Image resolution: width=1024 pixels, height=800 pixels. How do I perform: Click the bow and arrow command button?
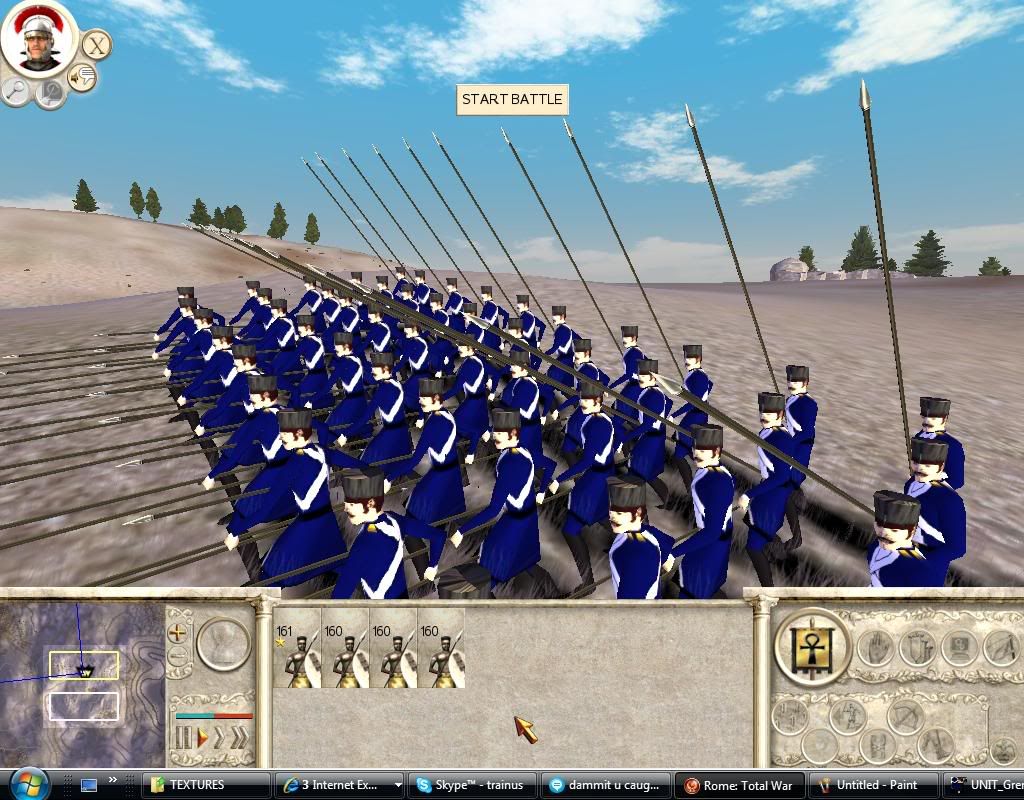(908, 715)
